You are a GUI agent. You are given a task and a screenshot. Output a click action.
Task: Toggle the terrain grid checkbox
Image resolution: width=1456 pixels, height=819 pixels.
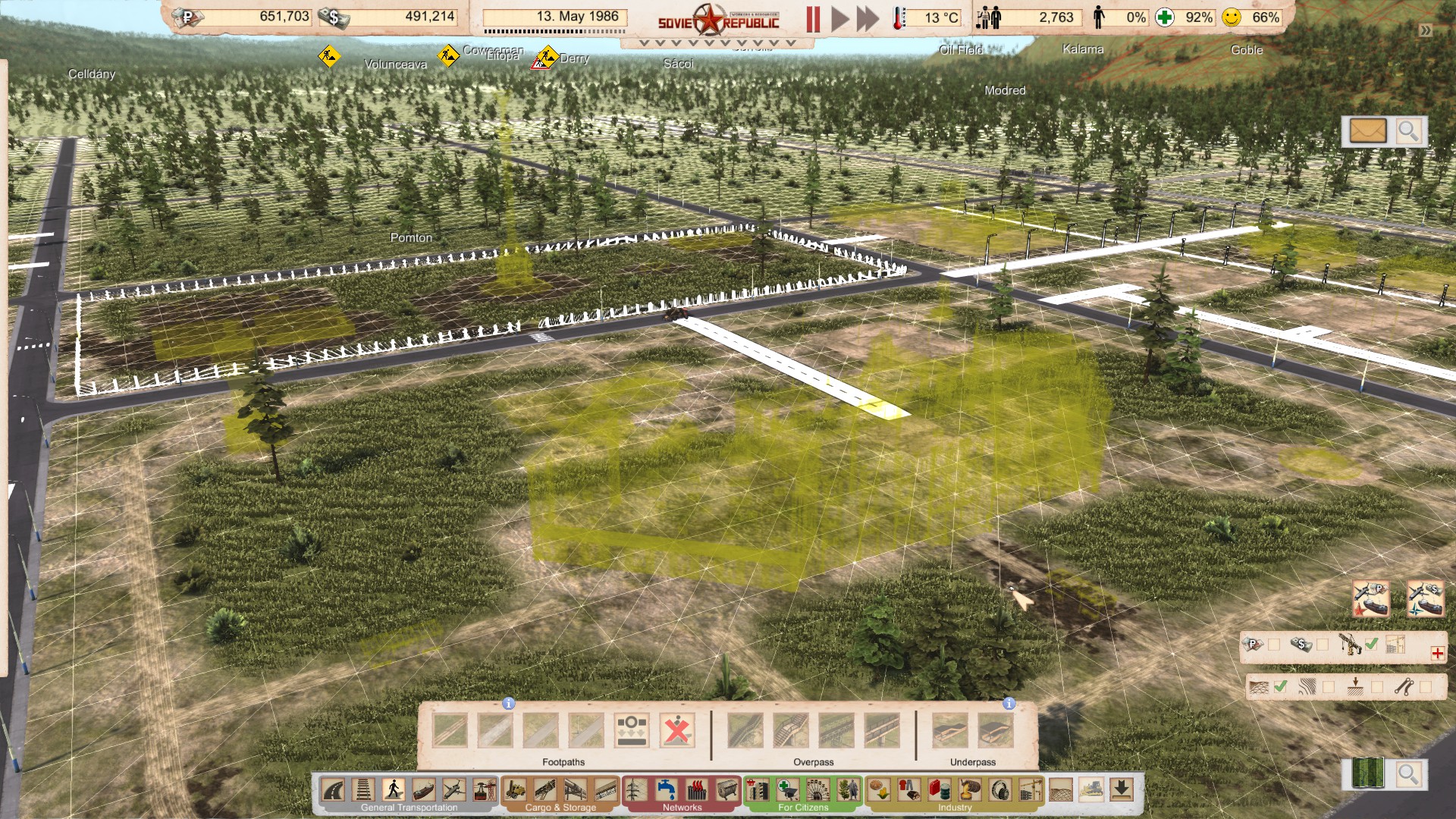1281,687
